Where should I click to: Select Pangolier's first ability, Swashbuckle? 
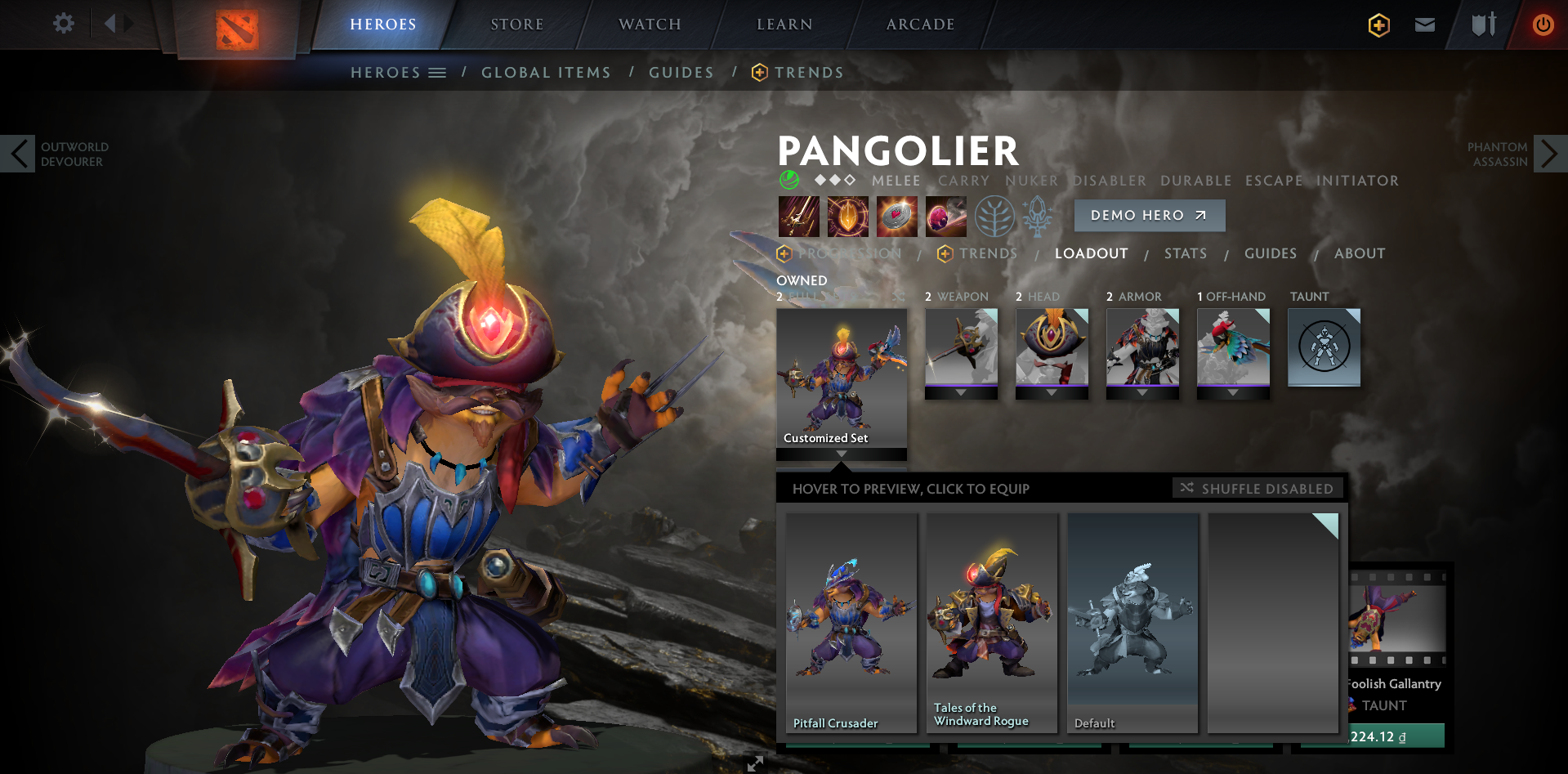pos(798,217)
